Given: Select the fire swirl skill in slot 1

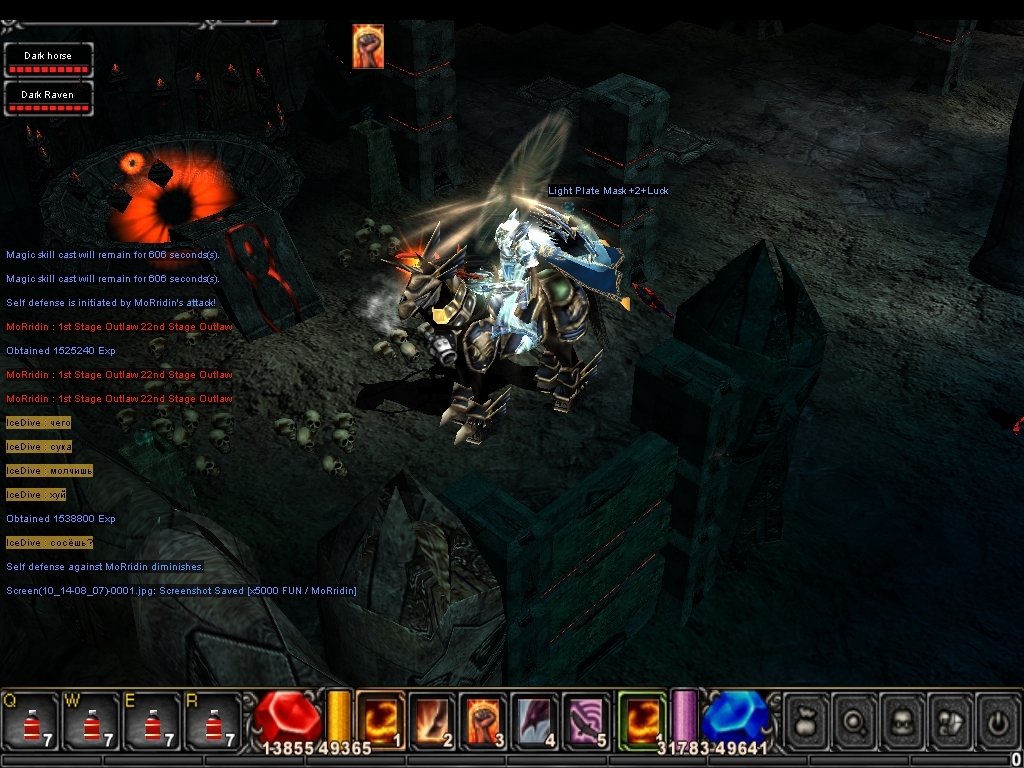Looking at the screenshot, I should tap(381, 720).
